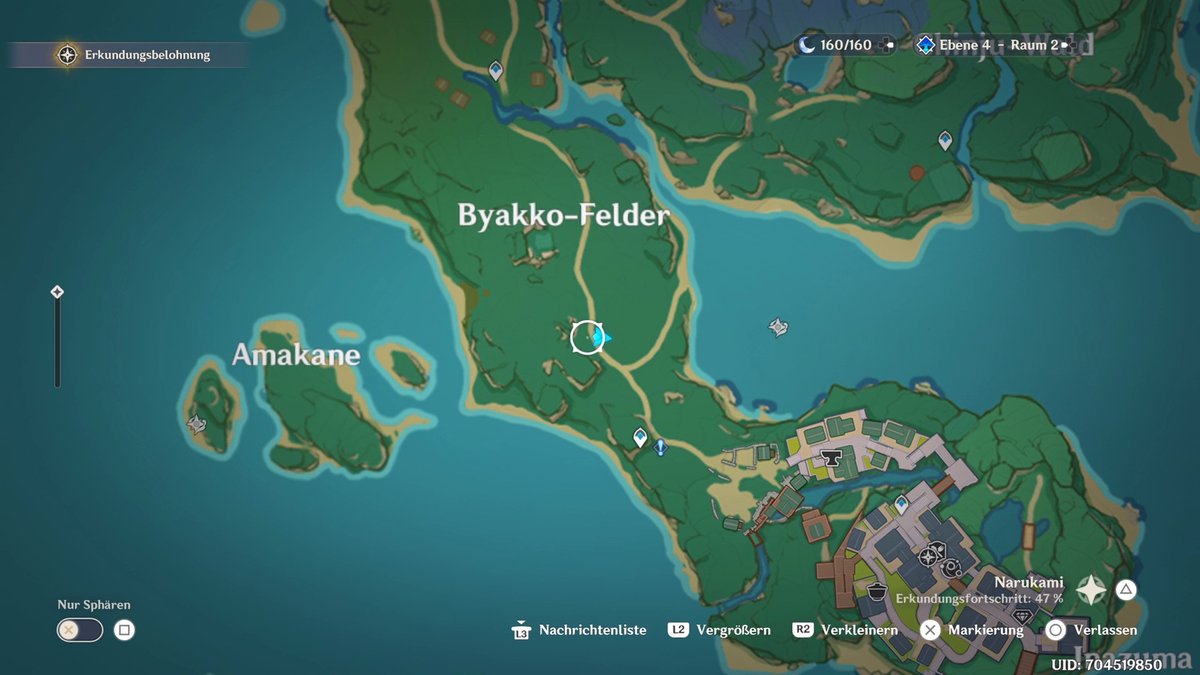Select the ringed orb icon in Inazuma City
The width and height of the screenshot is (1200, 675).
(x=951, y=568)
